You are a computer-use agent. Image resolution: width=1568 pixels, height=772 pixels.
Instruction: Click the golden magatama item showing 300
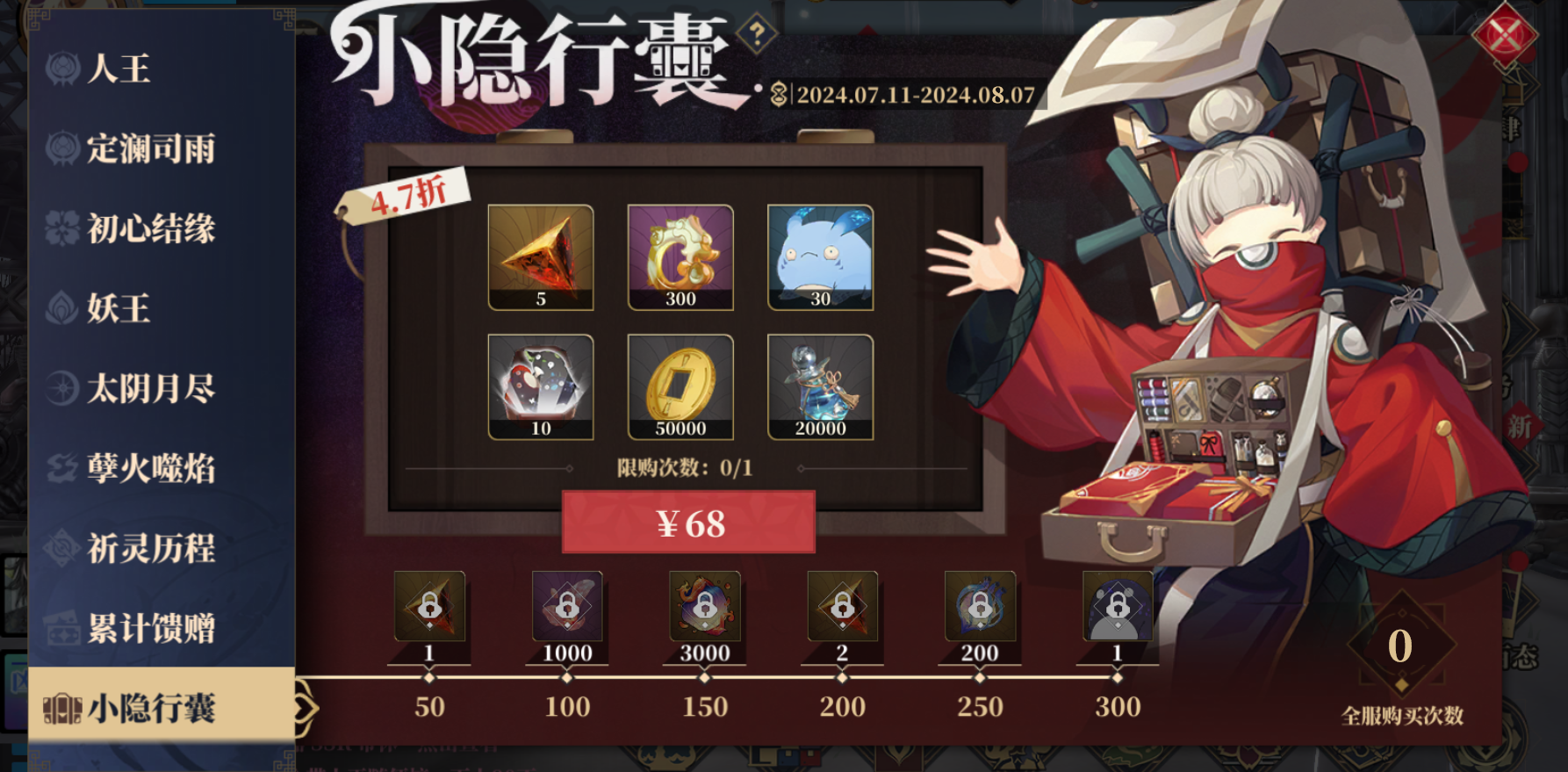(680, 258)
